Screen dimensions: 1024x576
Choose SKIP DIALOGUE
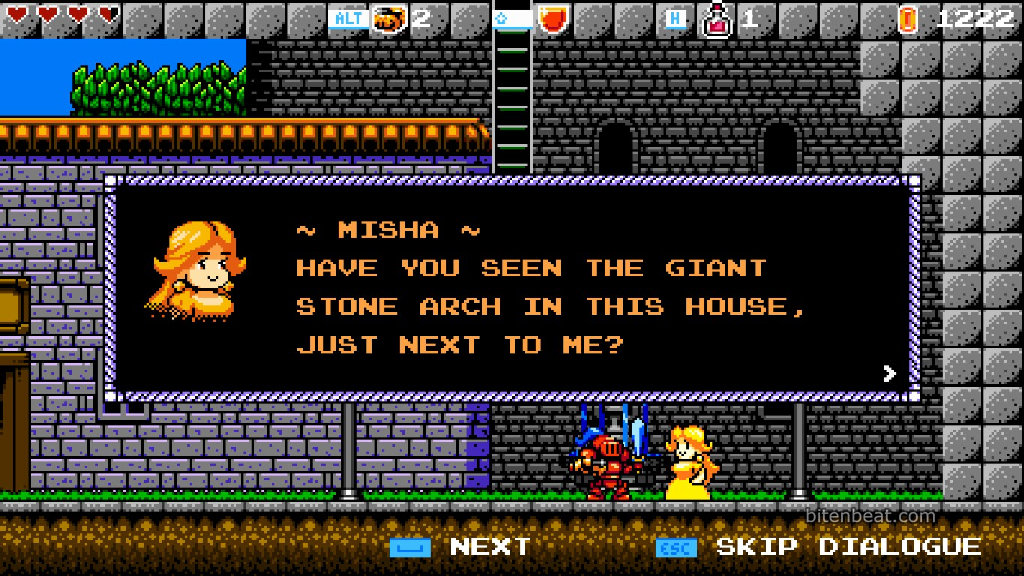pyautogui.click(x=848, y=547)
